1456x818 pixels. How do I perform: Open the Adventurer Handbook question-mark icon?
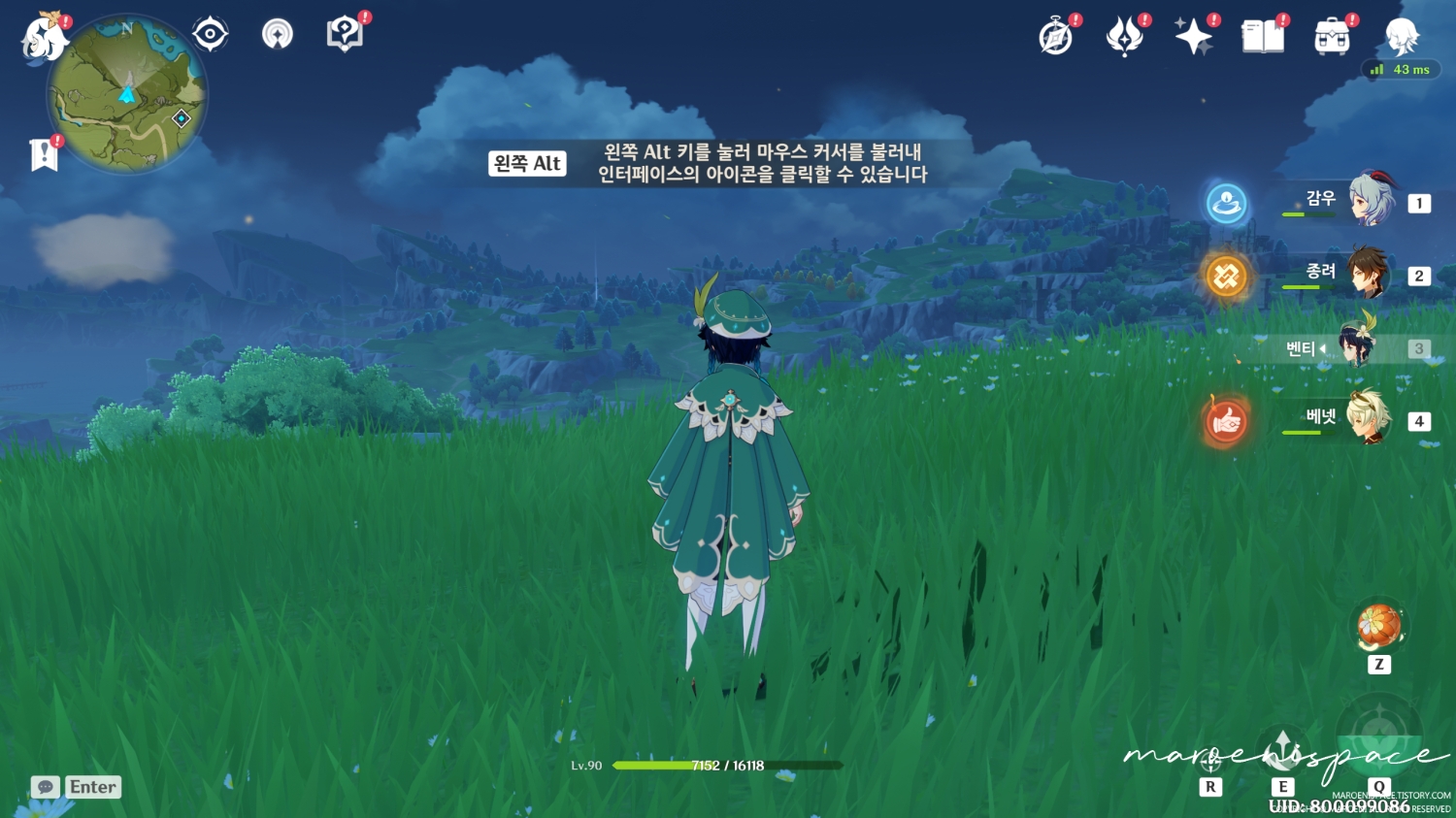(345, 31)
